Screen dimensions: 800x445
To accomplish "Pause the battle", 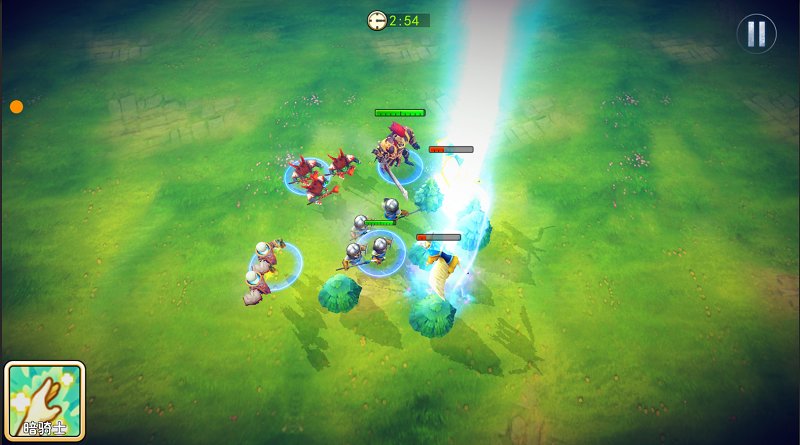I will tap(756, 34).
